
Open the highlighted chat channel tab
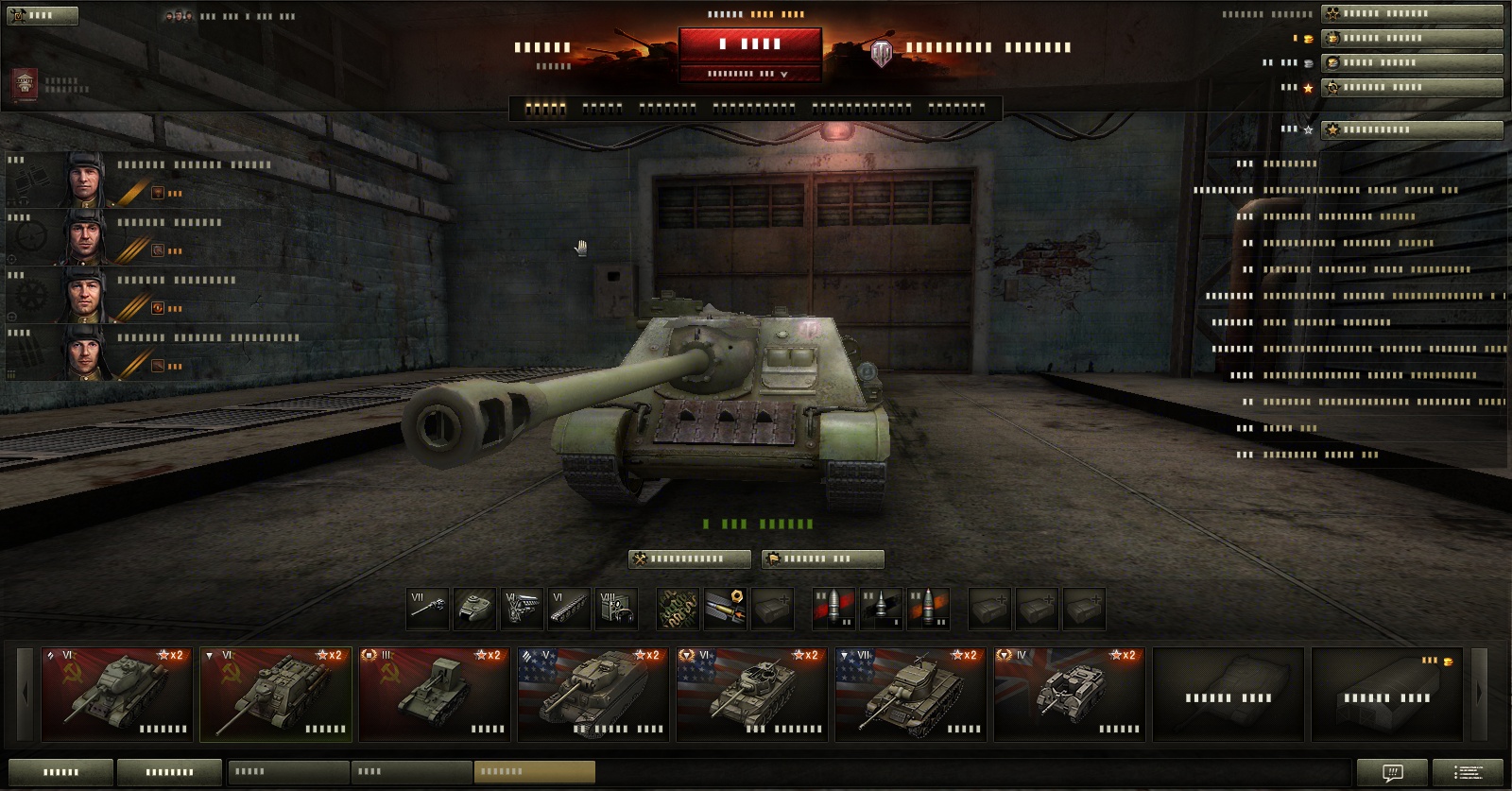534,772
